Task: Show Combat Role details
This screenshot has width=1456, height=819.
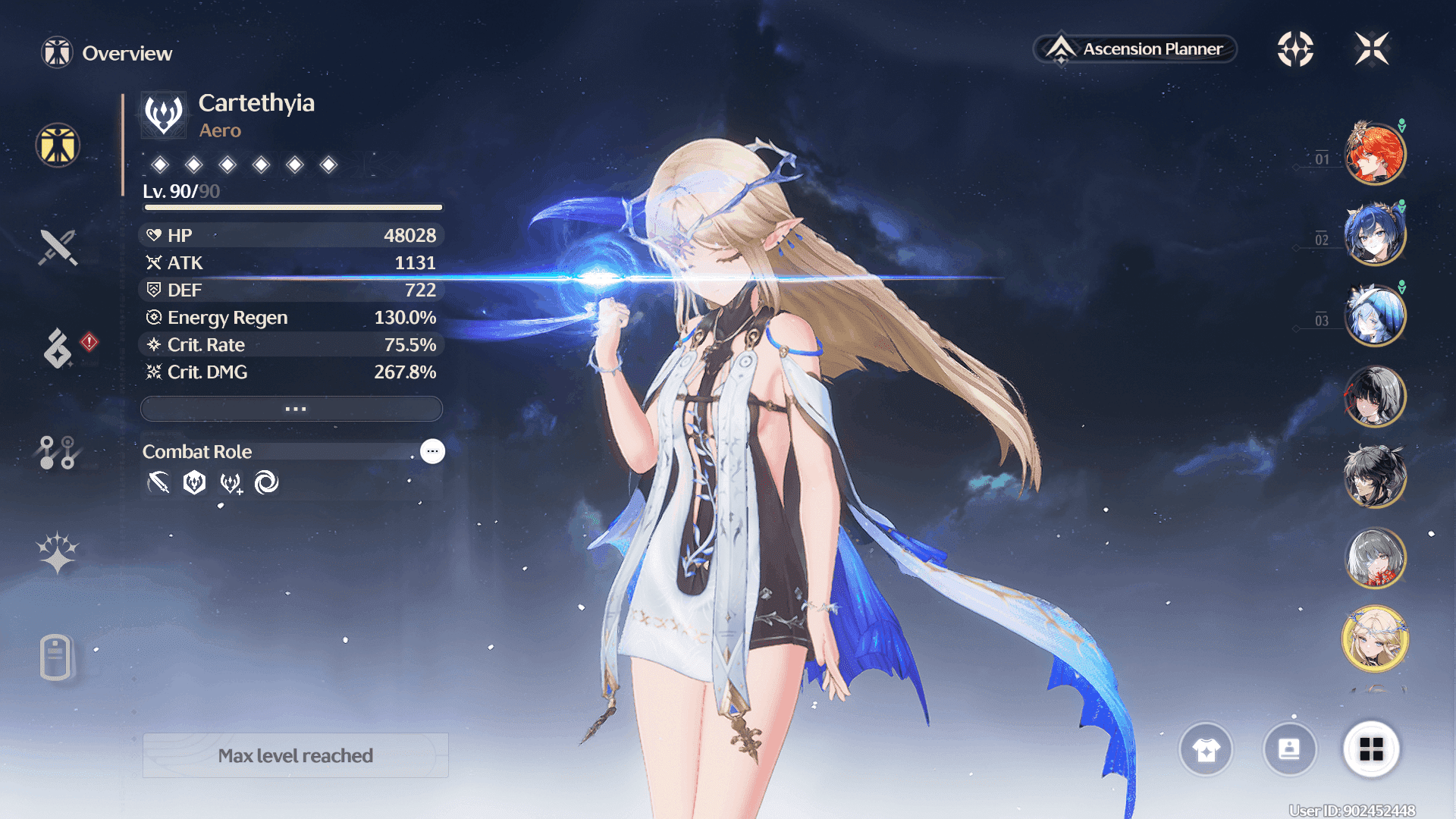Action: pos(432,451)
